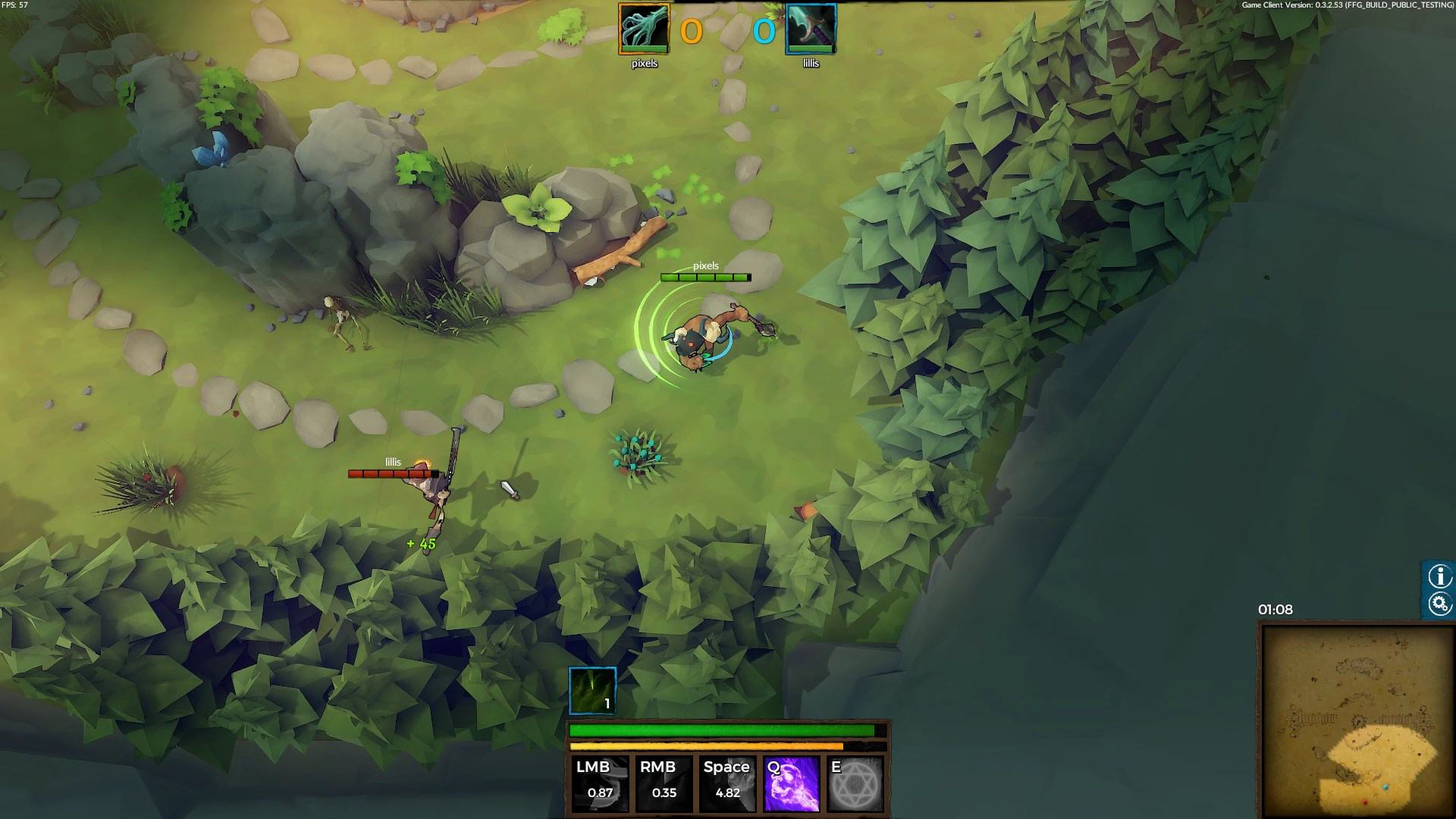Open the info panel button
Image resolution: width=1456 pixels, height=819 pixels.
coord(1439,576)
